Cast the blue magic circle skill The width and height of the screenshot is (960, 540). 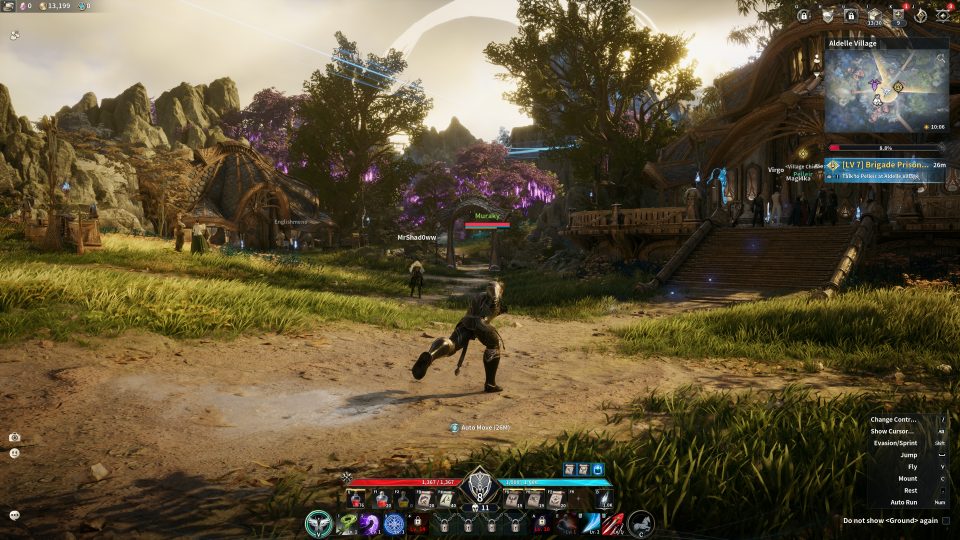pos(394,523)
